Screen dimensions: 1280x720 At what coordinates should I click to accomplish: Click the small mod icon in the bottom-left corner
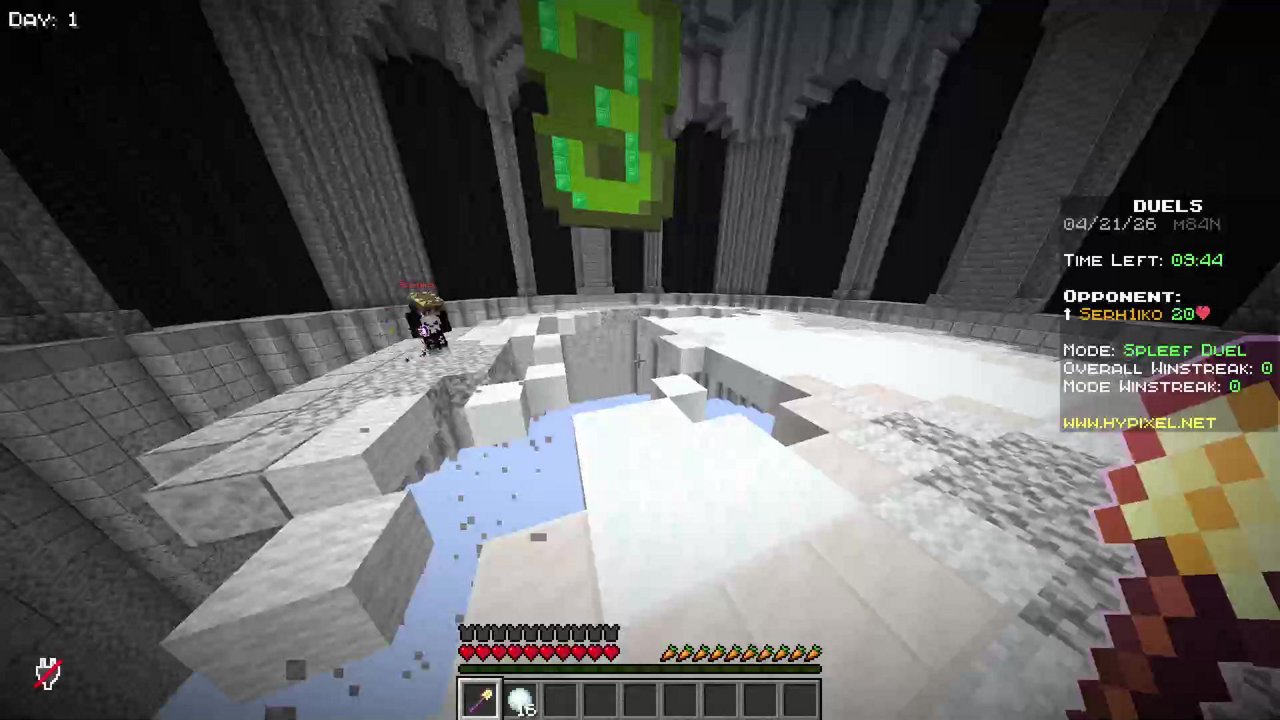[47, 673]
